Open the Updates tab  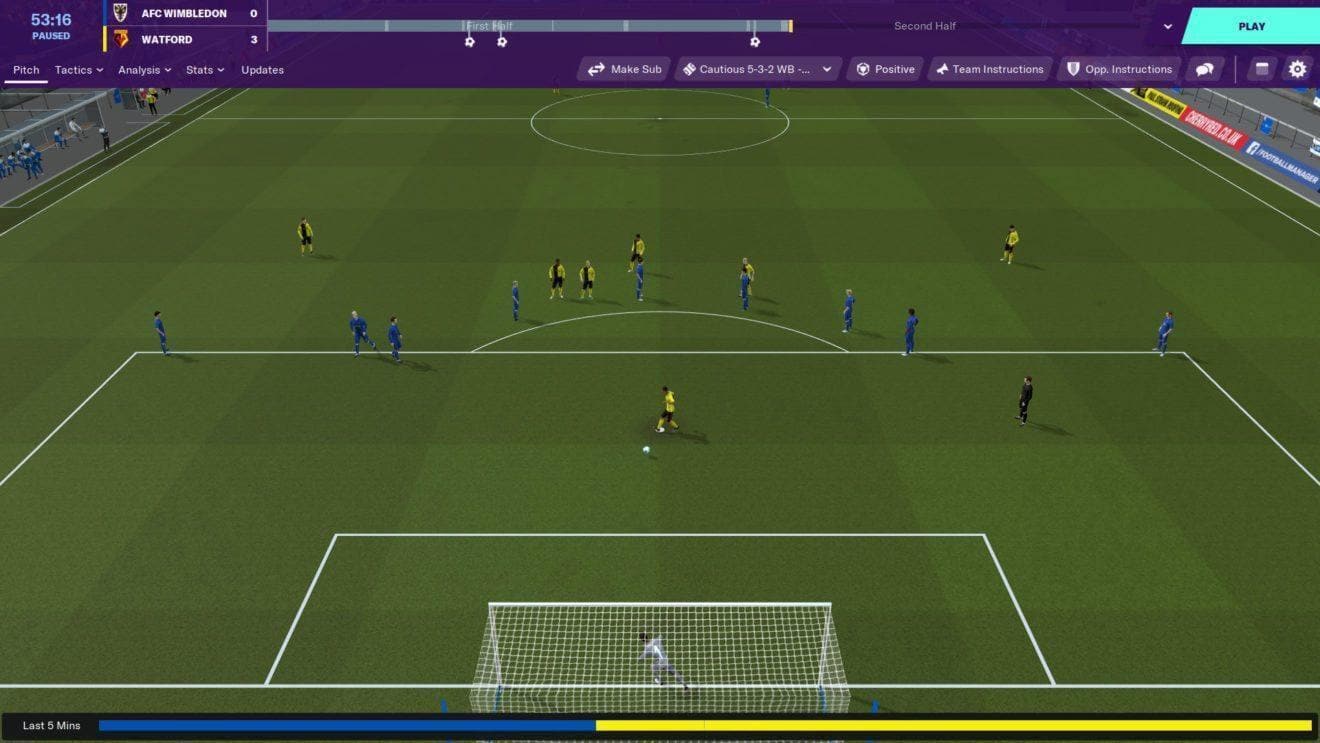click(x=261, y=70)
